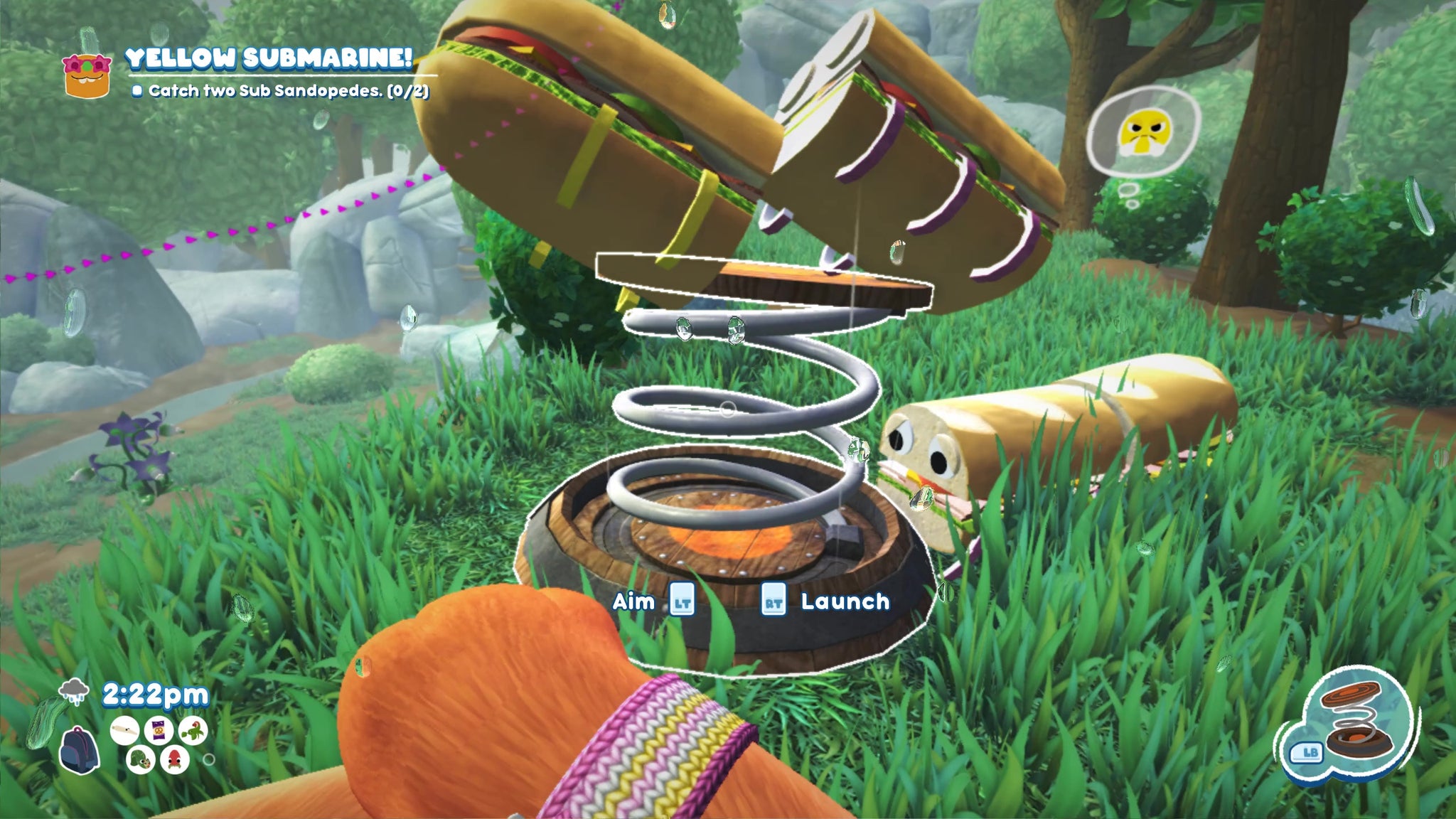The width and height of the screenshot is (1456, 819).
Task: Open the blue backpack inventory
Action: tap(78, 750)
